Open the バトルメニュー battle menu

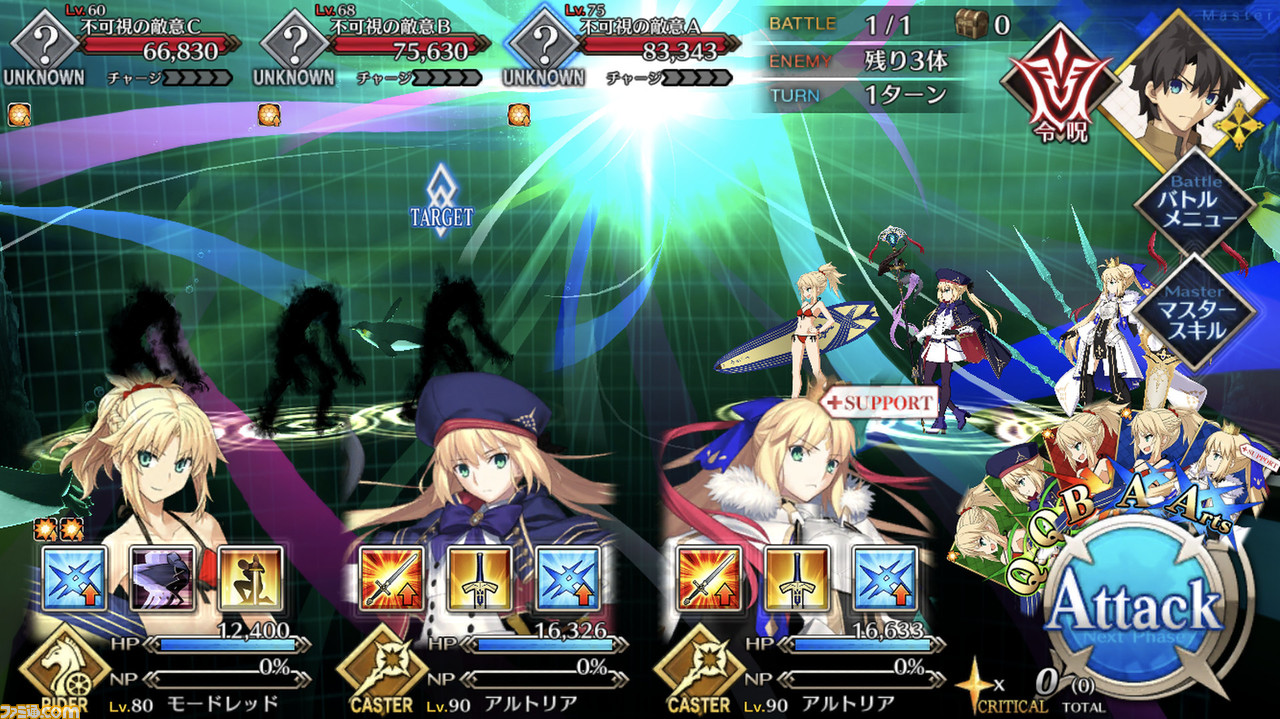pos(1194,205)
